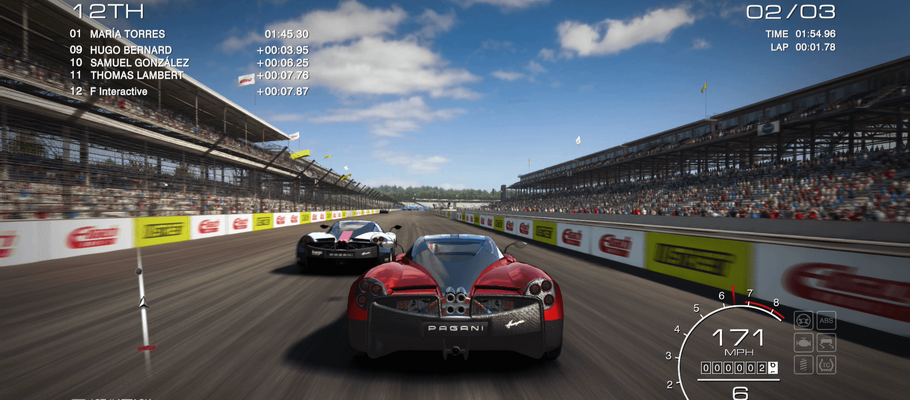The image size is (910, 400).
Task: Choose Samuel González in the standings
Action: point(138,63)
